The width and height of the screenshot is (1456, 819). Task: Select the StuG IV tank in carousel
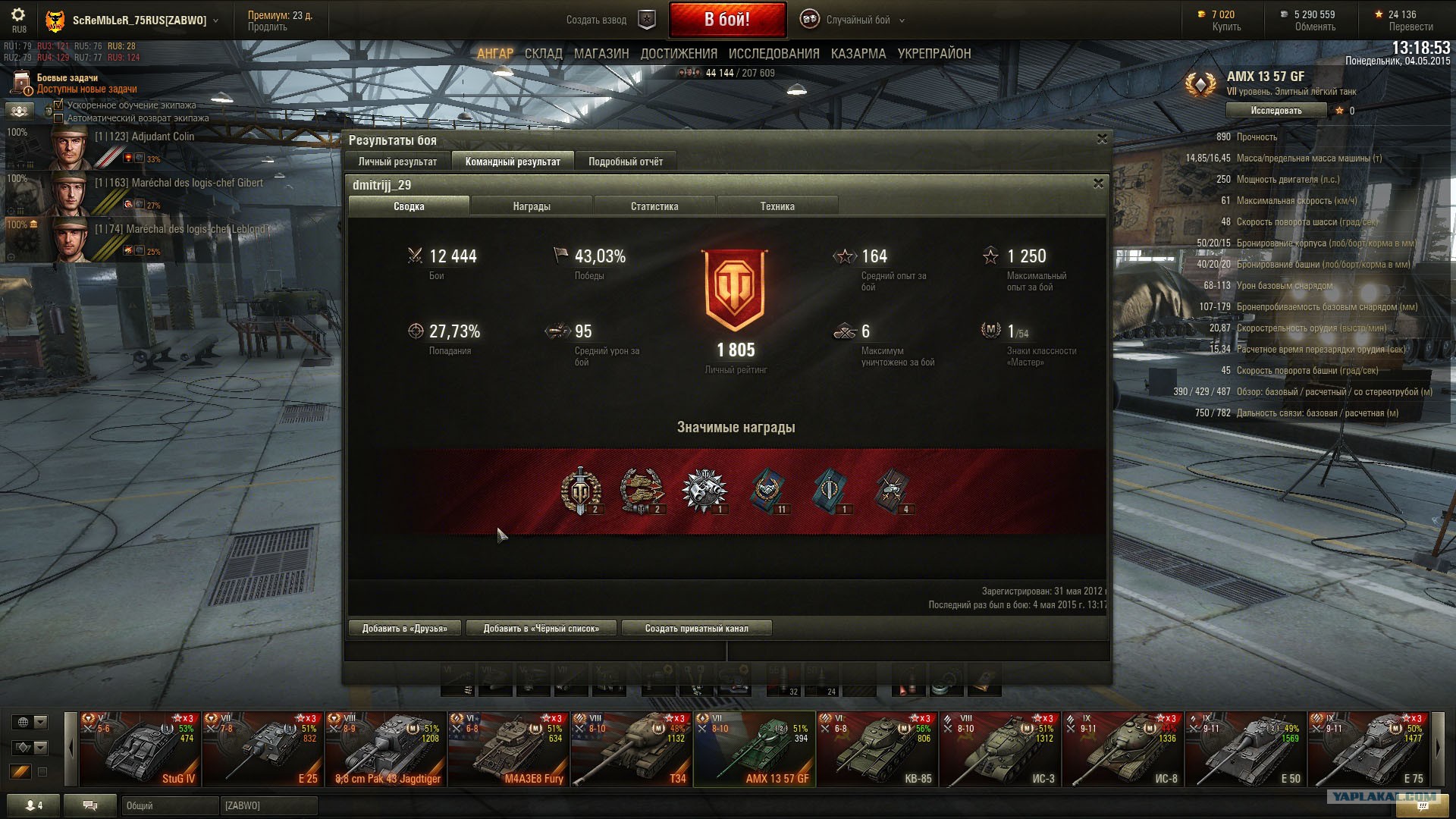(140, 749)
